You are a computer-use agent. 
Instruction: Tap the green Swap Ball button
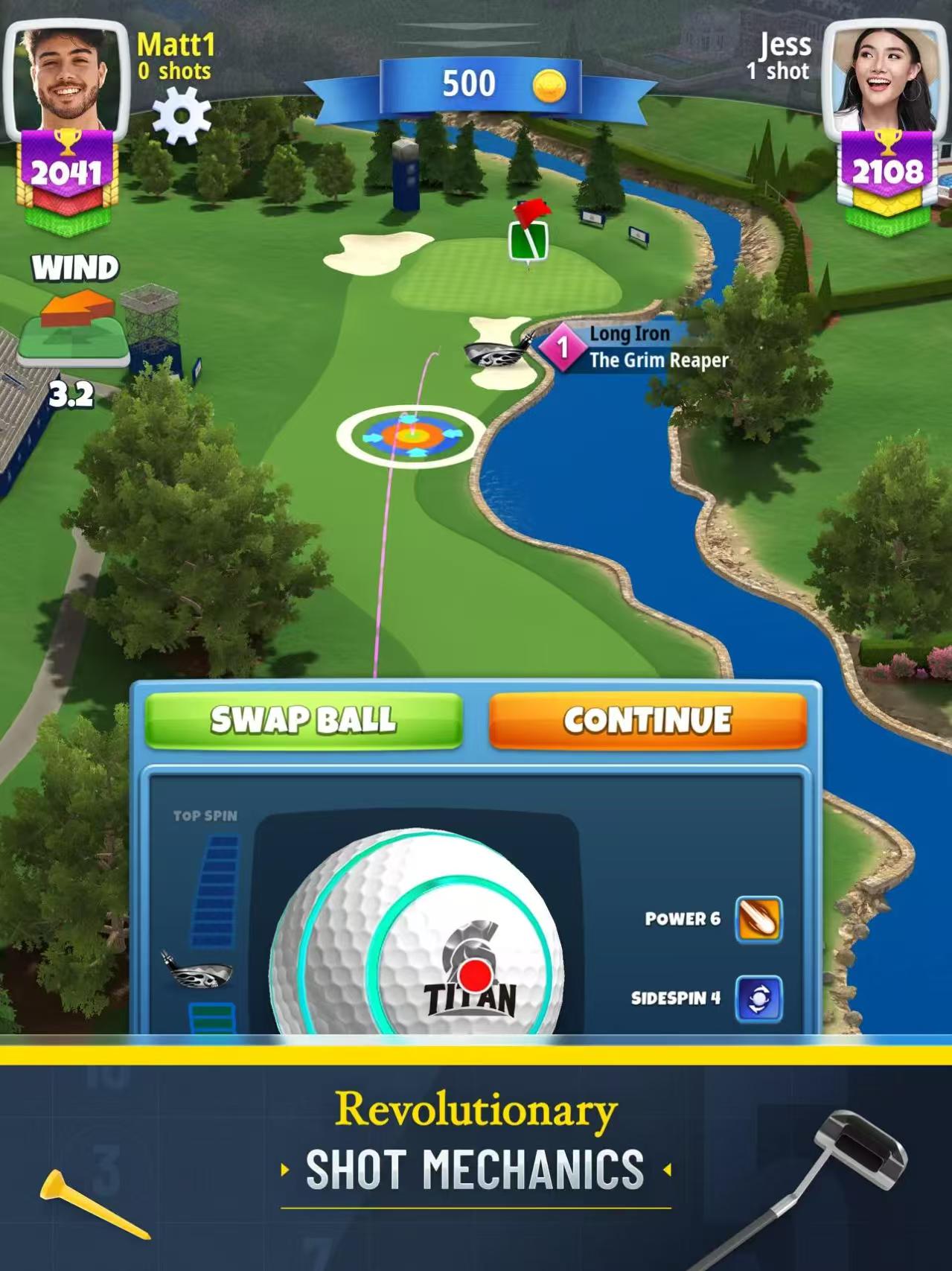[304, 720]
